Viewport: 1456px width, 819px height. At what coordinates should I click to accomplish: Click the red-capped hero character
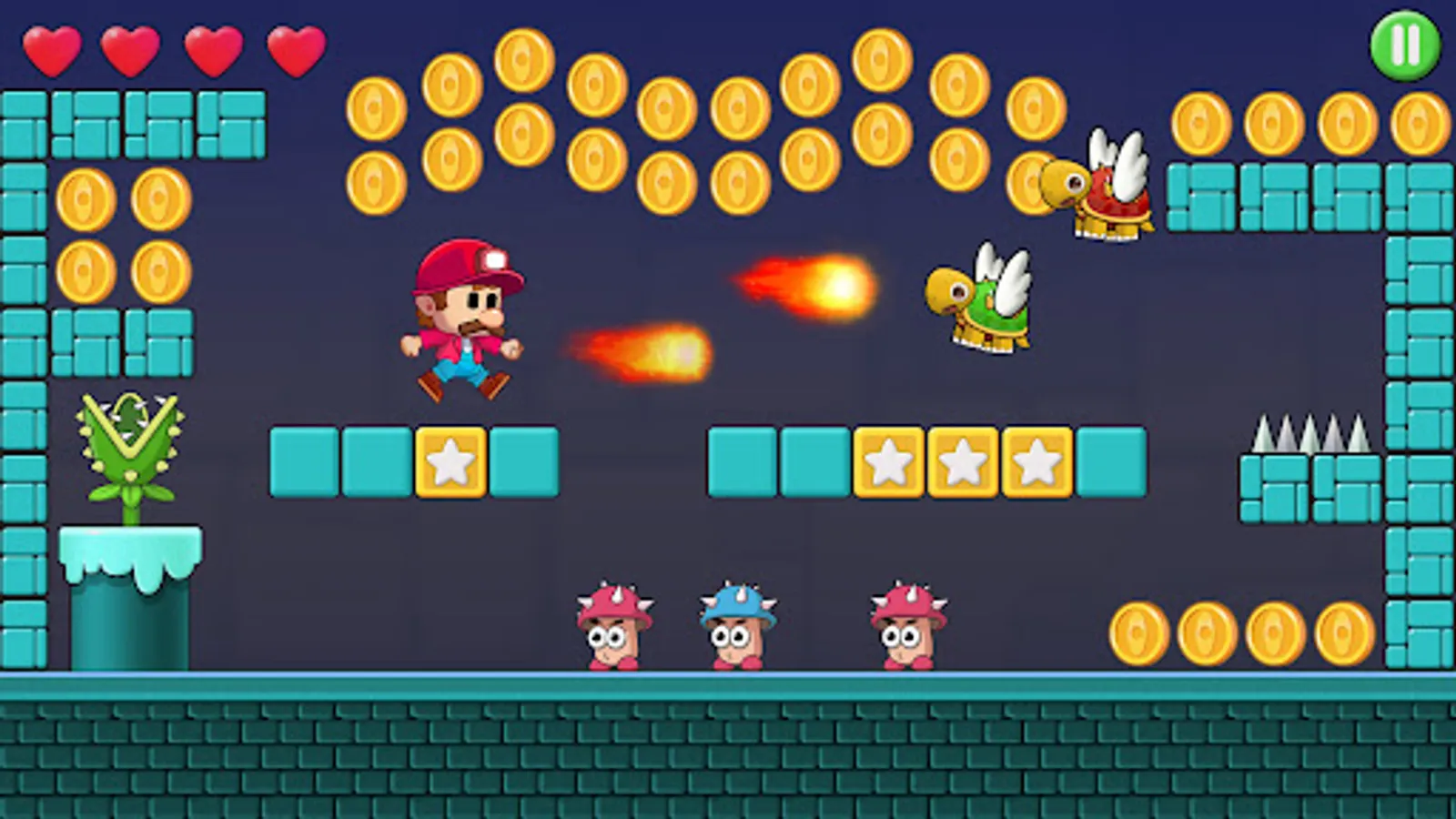pos(464,318)
